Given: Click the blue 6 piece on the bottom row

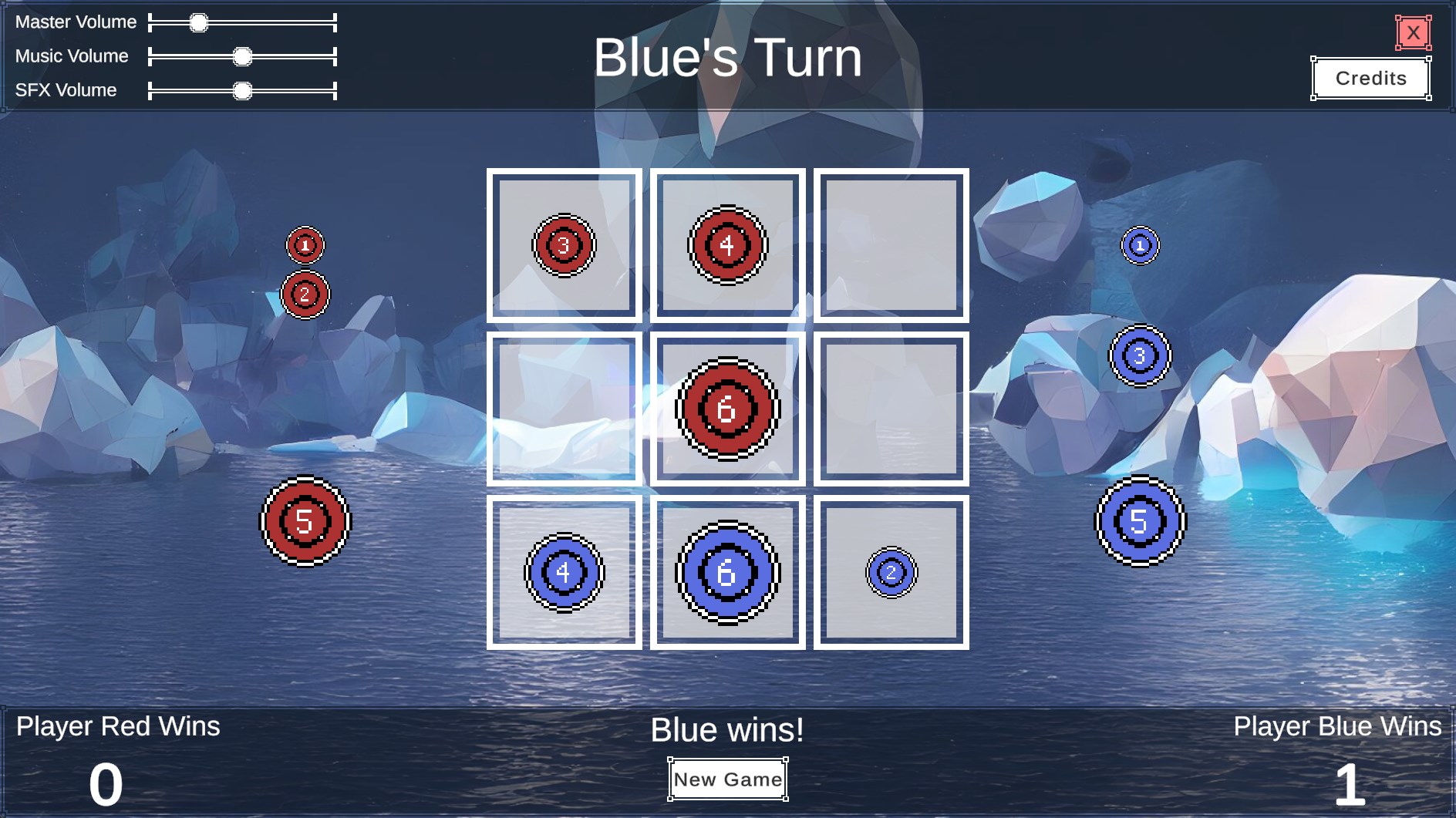Looking at the screenshot, I should click(x=726, y=572).
